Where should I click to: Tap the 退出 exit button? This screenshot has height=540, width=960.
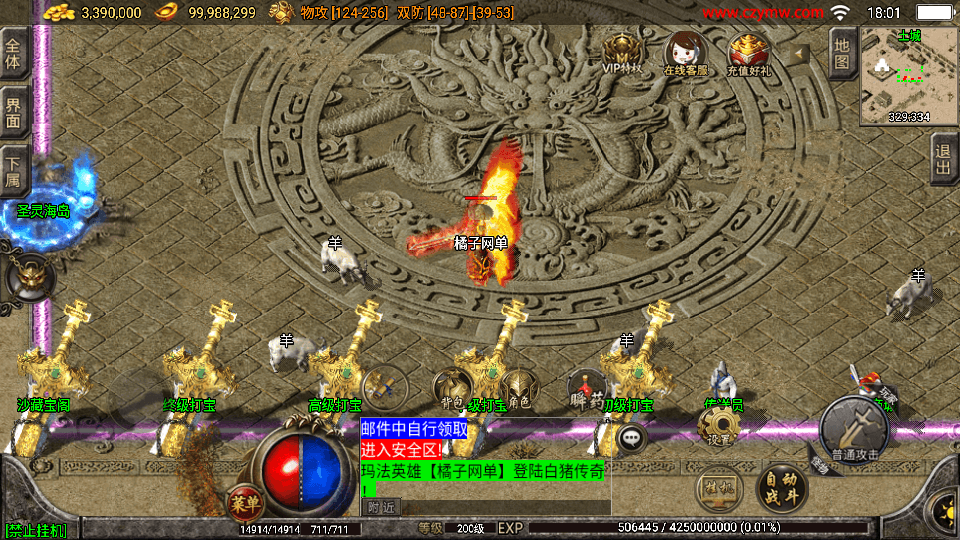coord(943,160)
